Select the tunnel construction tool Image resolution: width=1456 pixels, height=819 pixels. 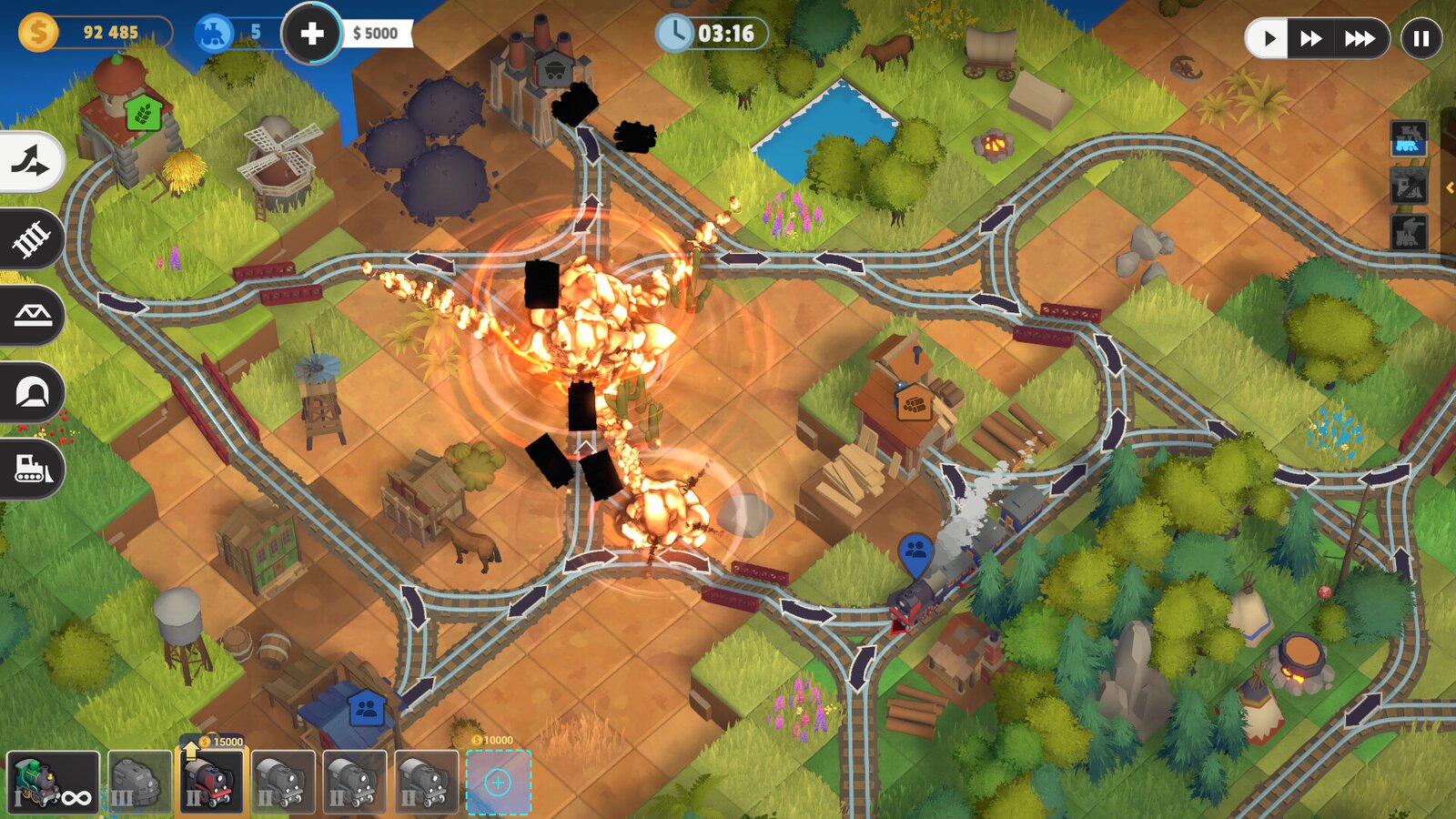pyautogui.click(x=28, y=392)
